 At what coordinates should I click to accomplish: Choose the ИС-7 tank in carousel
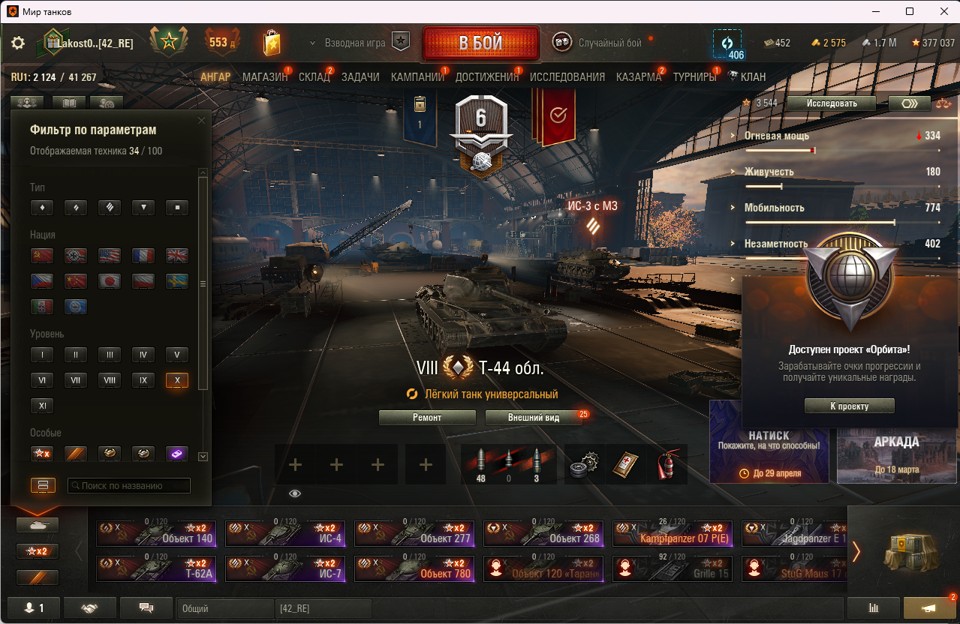tap(285, 569)
